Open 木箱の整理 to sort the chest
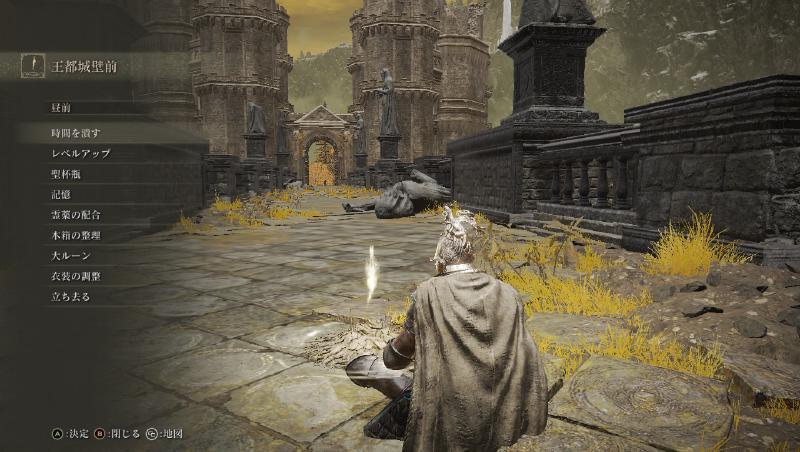Screen dimensions: 800x452 [x=76, y=235]
